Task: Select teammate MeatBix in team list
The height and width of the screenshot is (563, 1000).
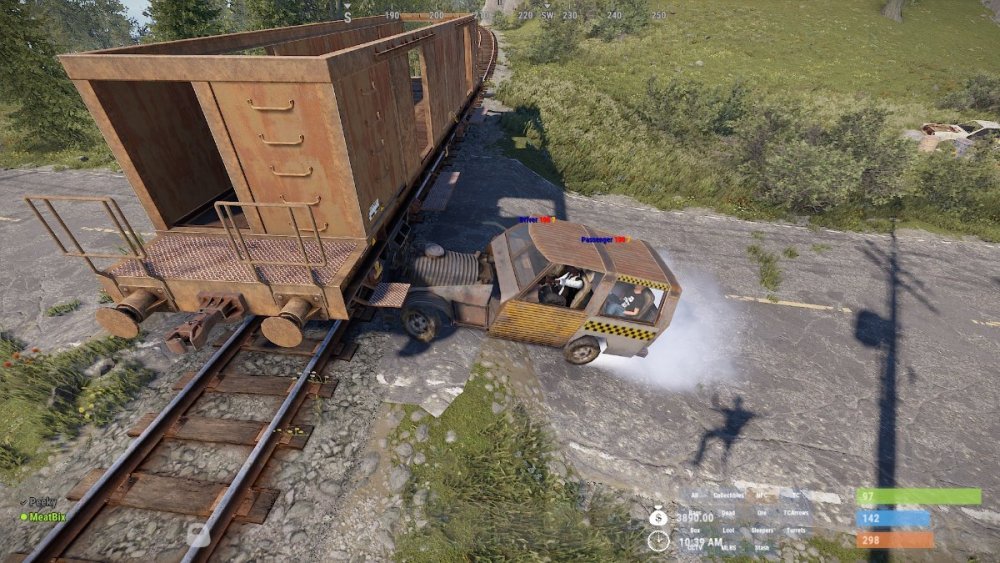Action: [46, 517]
